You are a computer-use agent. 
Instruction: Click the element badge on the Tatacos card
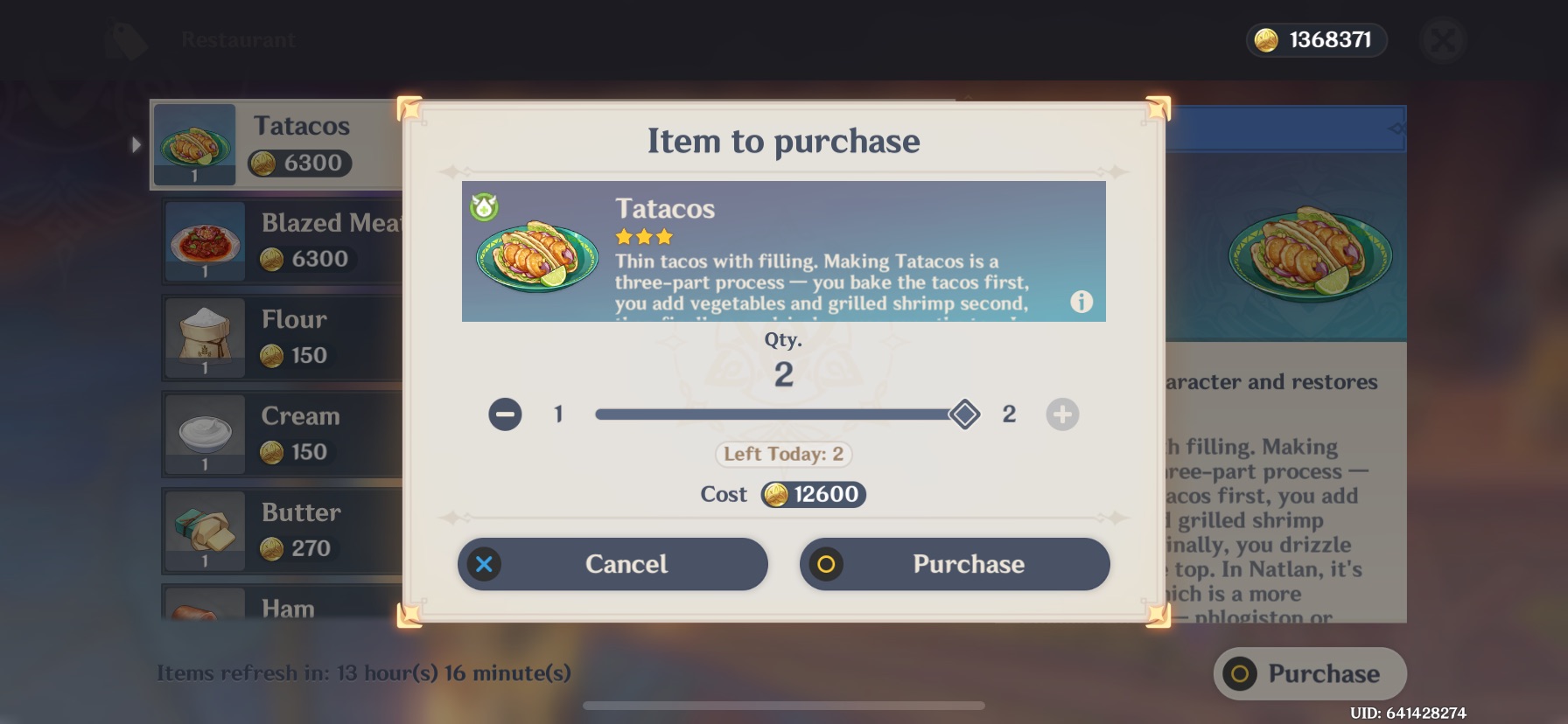click(482, 207)
